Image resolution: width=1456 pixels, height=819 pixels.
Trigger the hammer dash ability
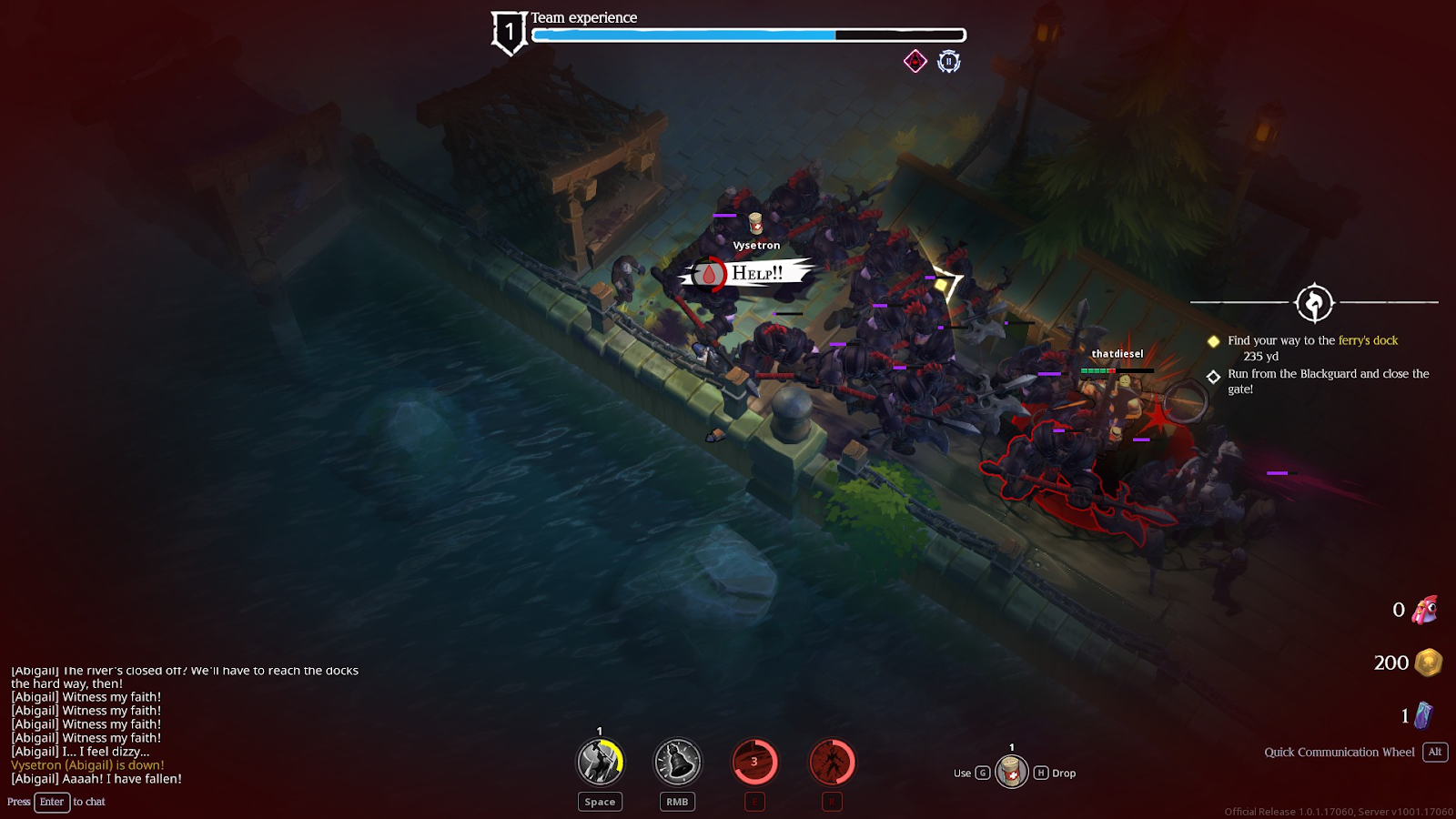point(600,762)
